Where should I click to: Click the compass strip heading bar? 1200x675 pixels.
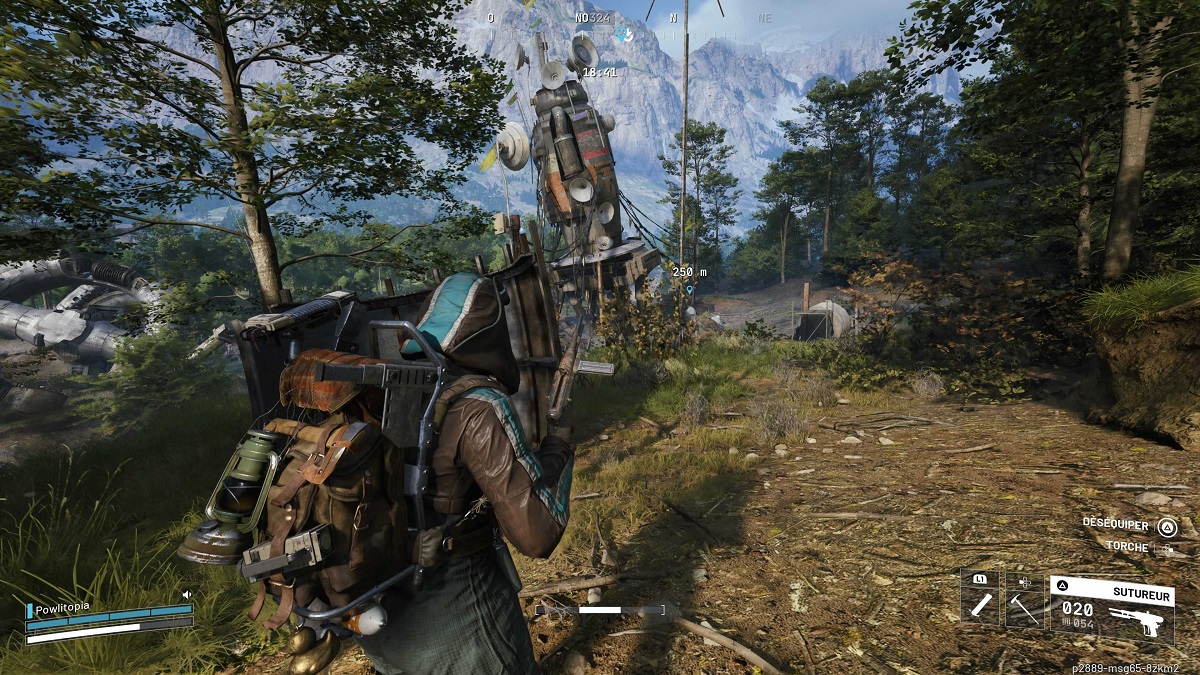[629, 17]
